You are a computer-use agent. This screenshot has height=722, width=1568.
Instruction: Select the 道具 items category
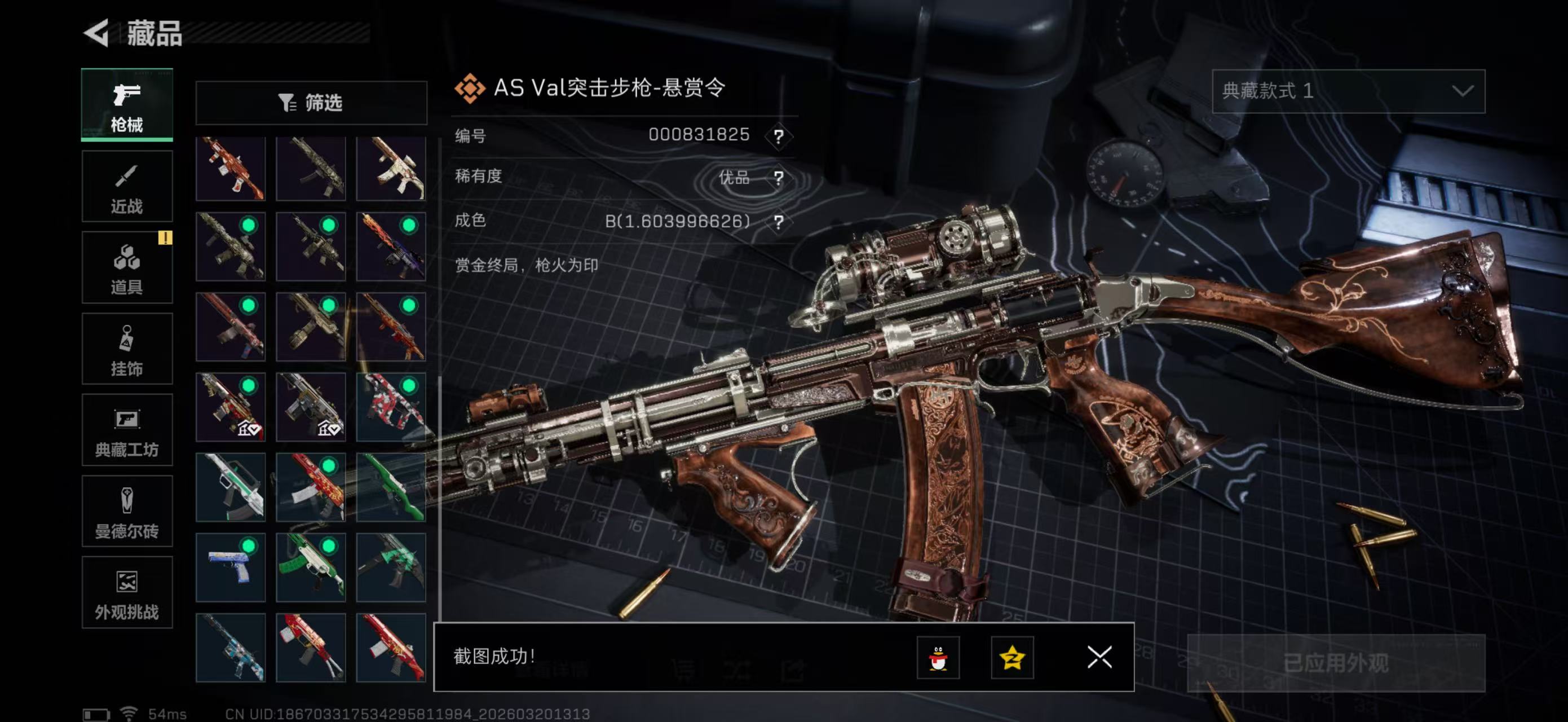(x=127, y=267)
